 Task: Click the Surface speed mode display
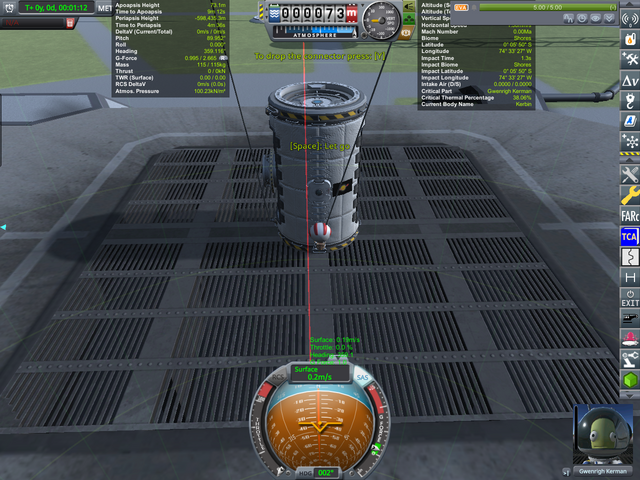pos(319,373)
